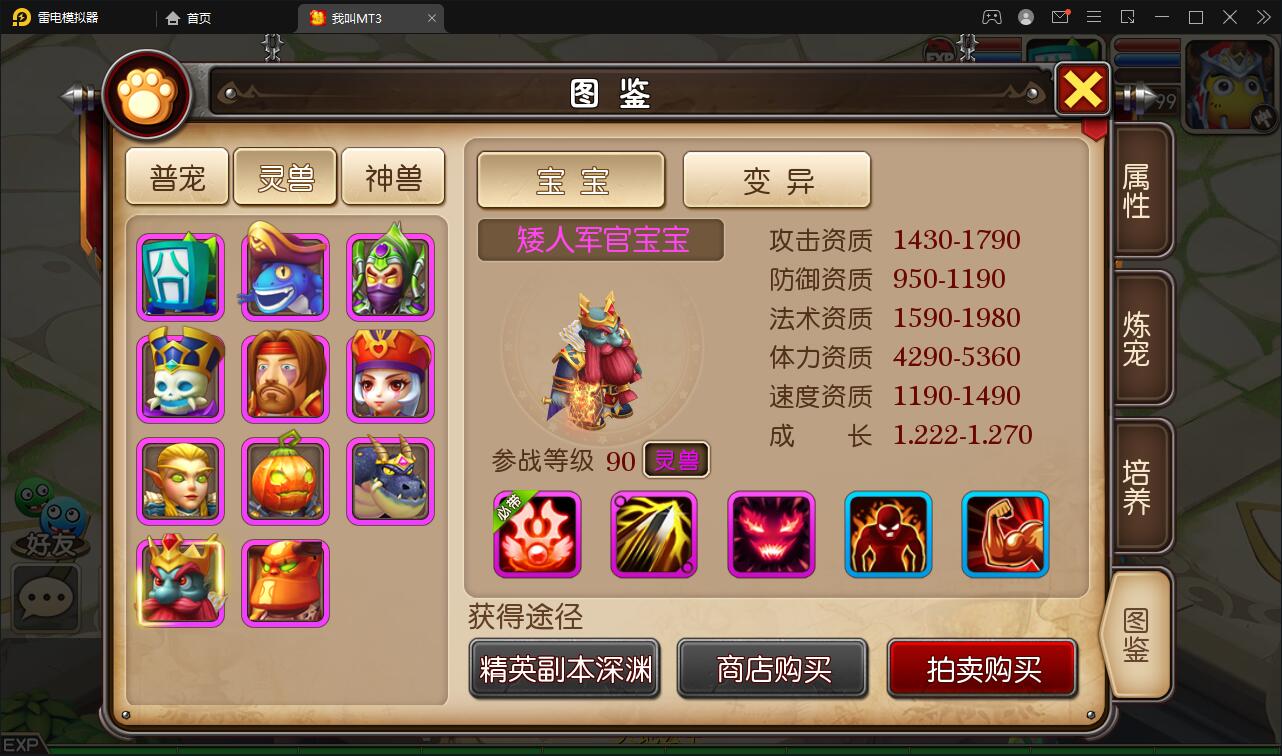Open the emulator messages envelope icon
1282x756 pixels.
click(1060, 17)
